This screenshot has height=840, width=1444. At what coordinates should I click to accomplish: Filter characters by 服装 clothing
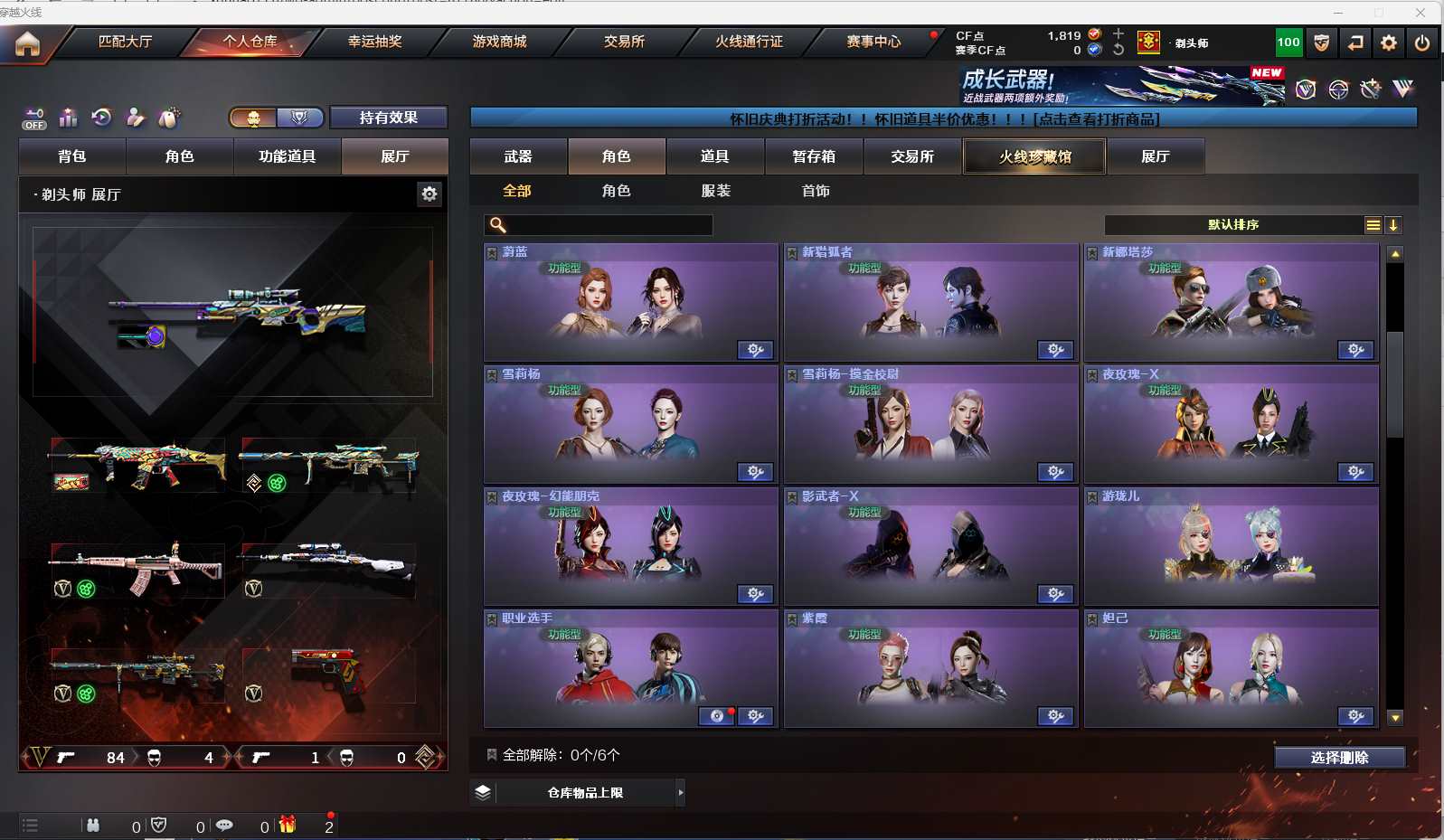(x=715, y=191)
